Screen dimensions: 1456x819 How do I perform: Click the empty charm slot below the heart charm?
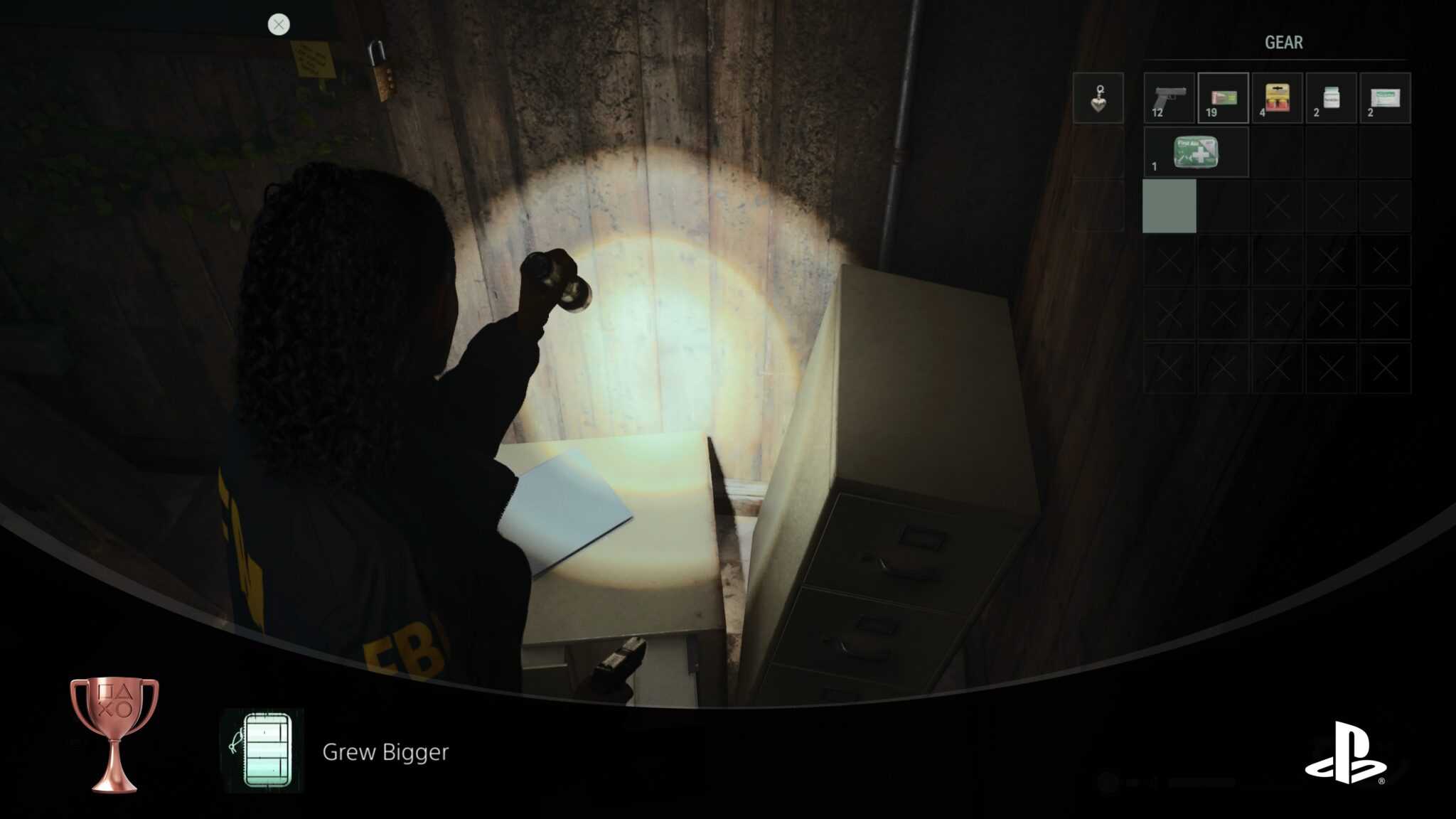pyautogui.click(x=1099, y=153)
